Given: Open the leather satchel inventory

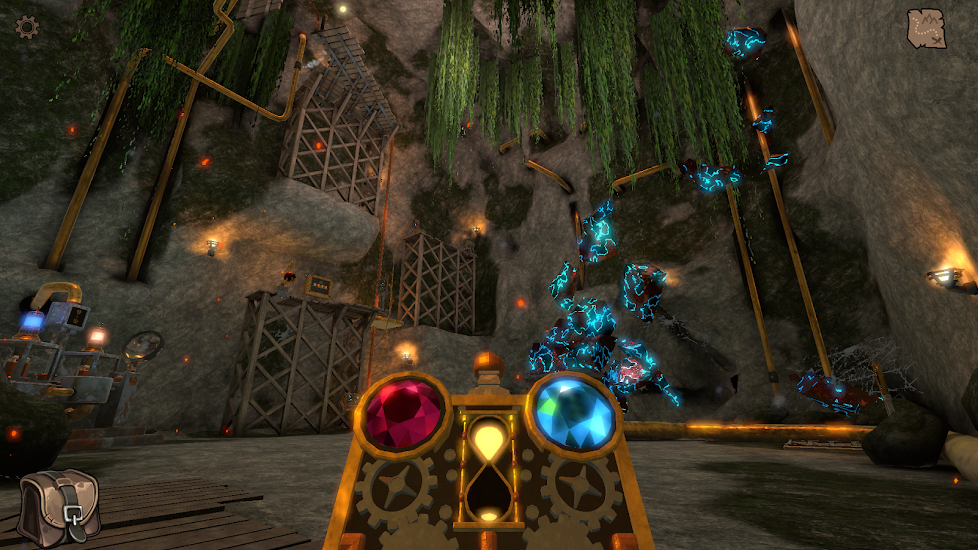Looking at the screenshot, I should [58, 507].
